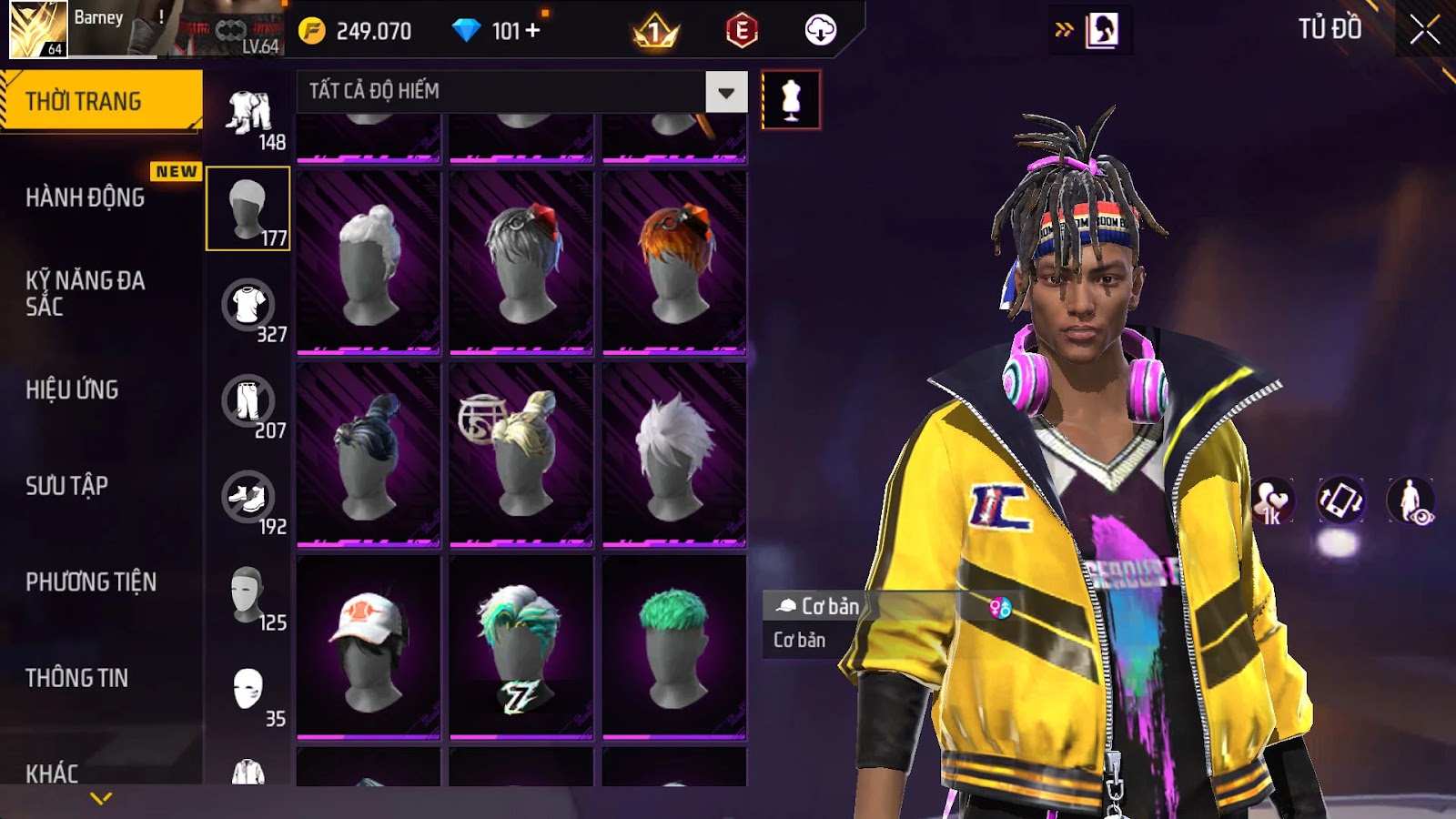
Task: Click the diamond top-up plus button
Action: [532, 31]
